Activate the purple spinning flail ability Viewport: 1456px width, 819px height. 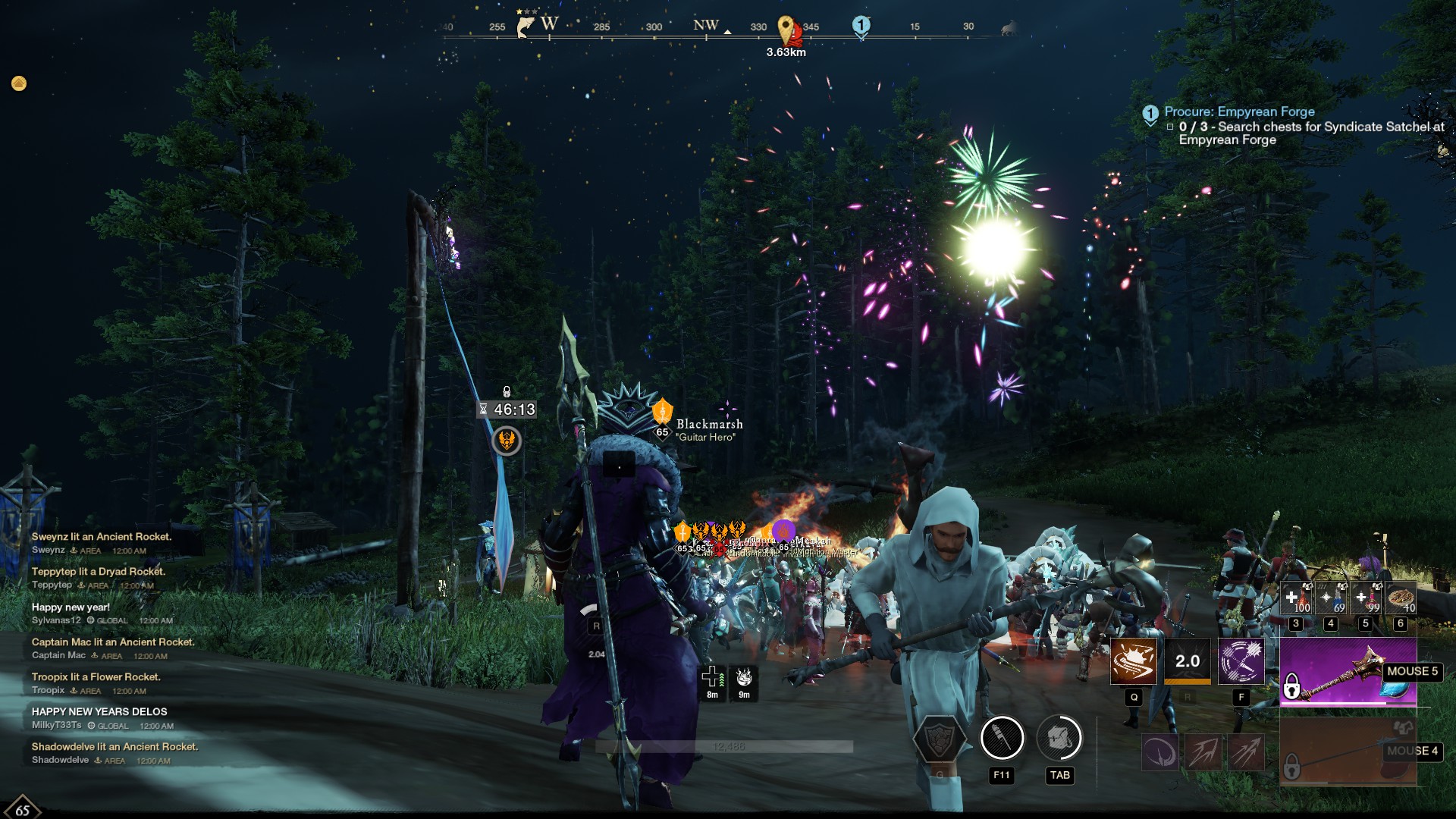coord(1241,661)
